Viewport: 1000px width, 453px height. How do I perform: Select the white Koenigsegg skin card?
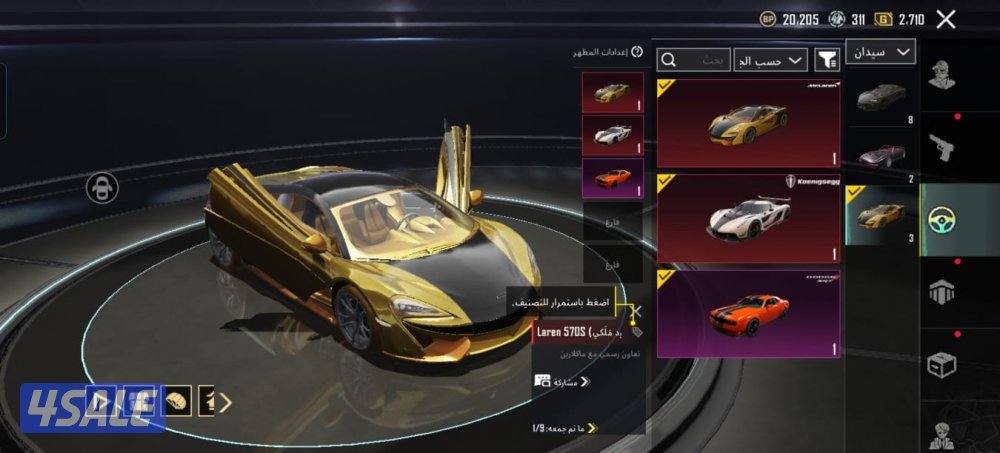pyautogui.click(x=748, y=217)
